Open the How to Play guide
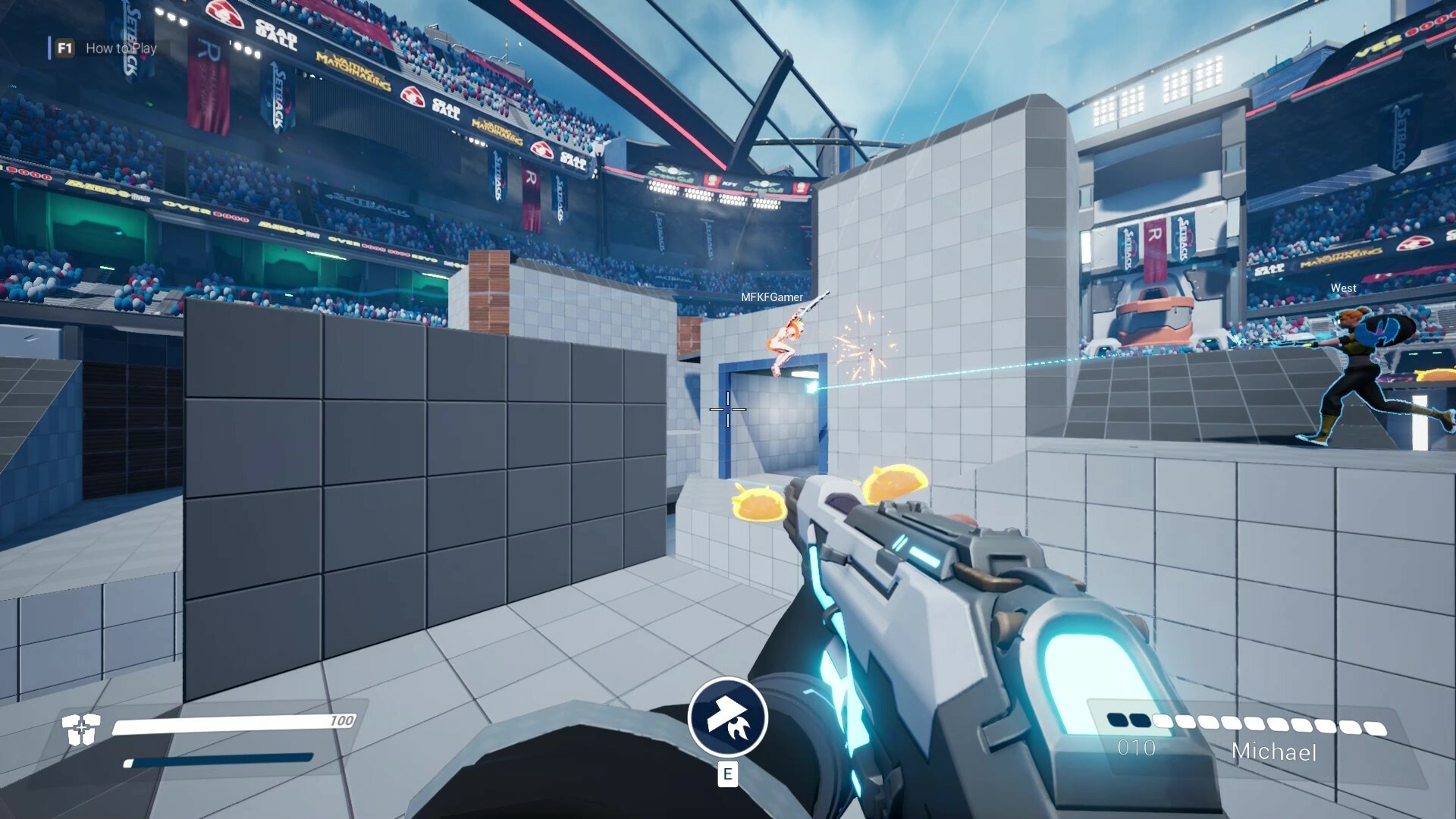Image resolution: width=1456 pixels, height=819 pixels. pos(121,49)
